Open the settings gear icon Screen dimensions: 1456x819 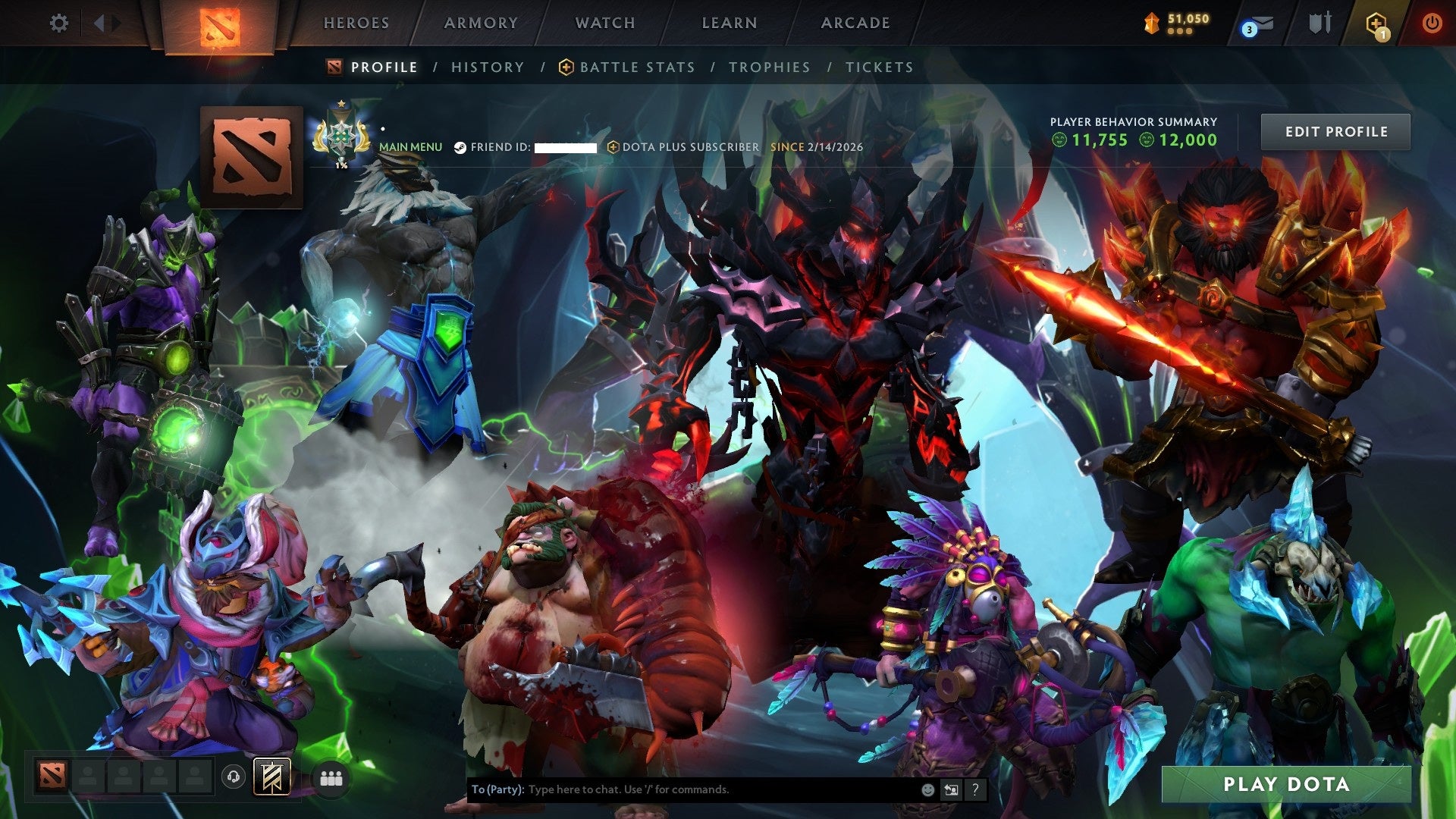[59, 23]
